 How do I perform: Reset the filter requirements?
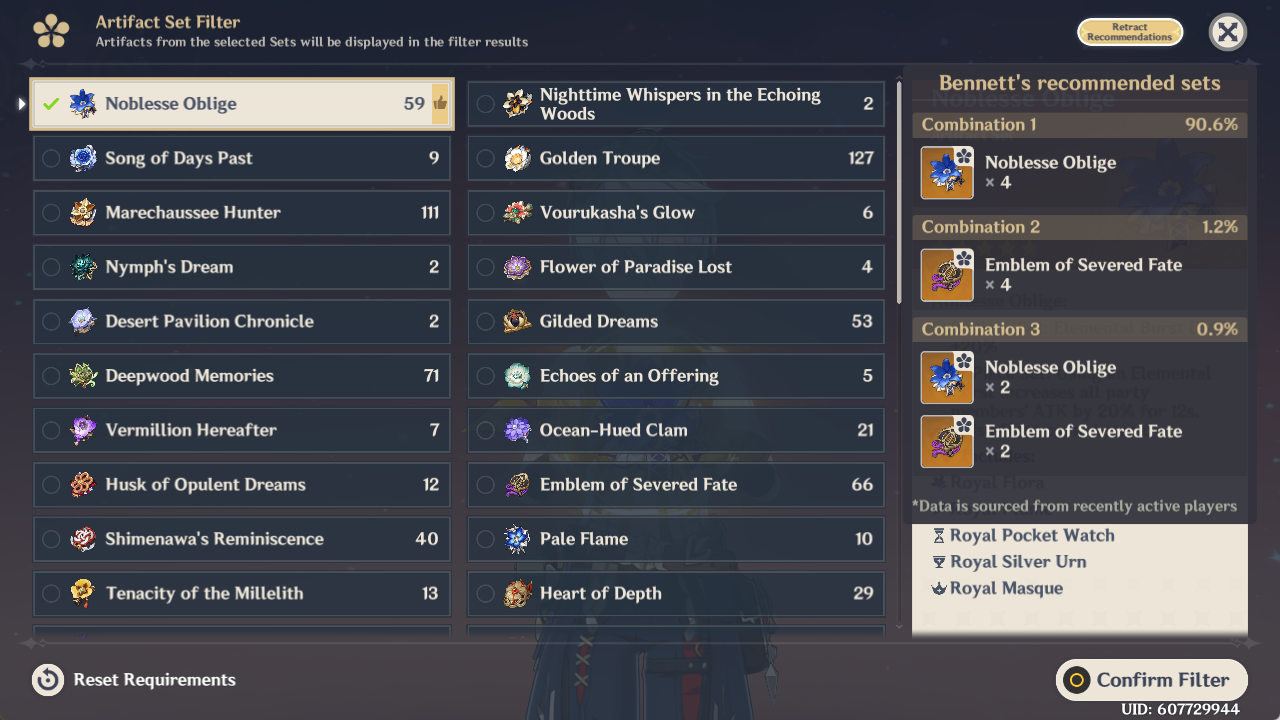[x=135, y=680]
